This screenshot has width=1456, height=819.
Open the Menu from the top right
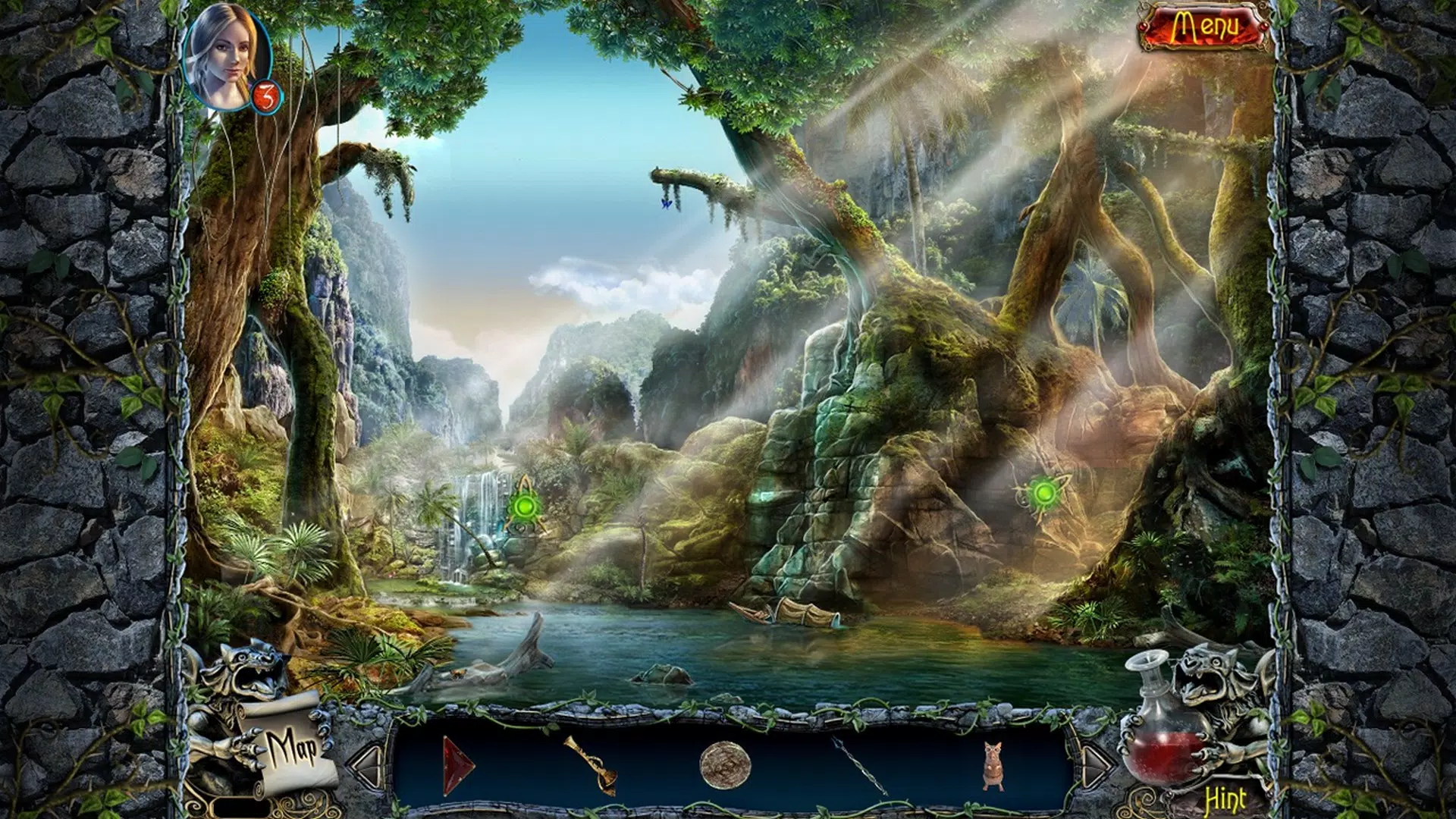tap(1205, 27)
